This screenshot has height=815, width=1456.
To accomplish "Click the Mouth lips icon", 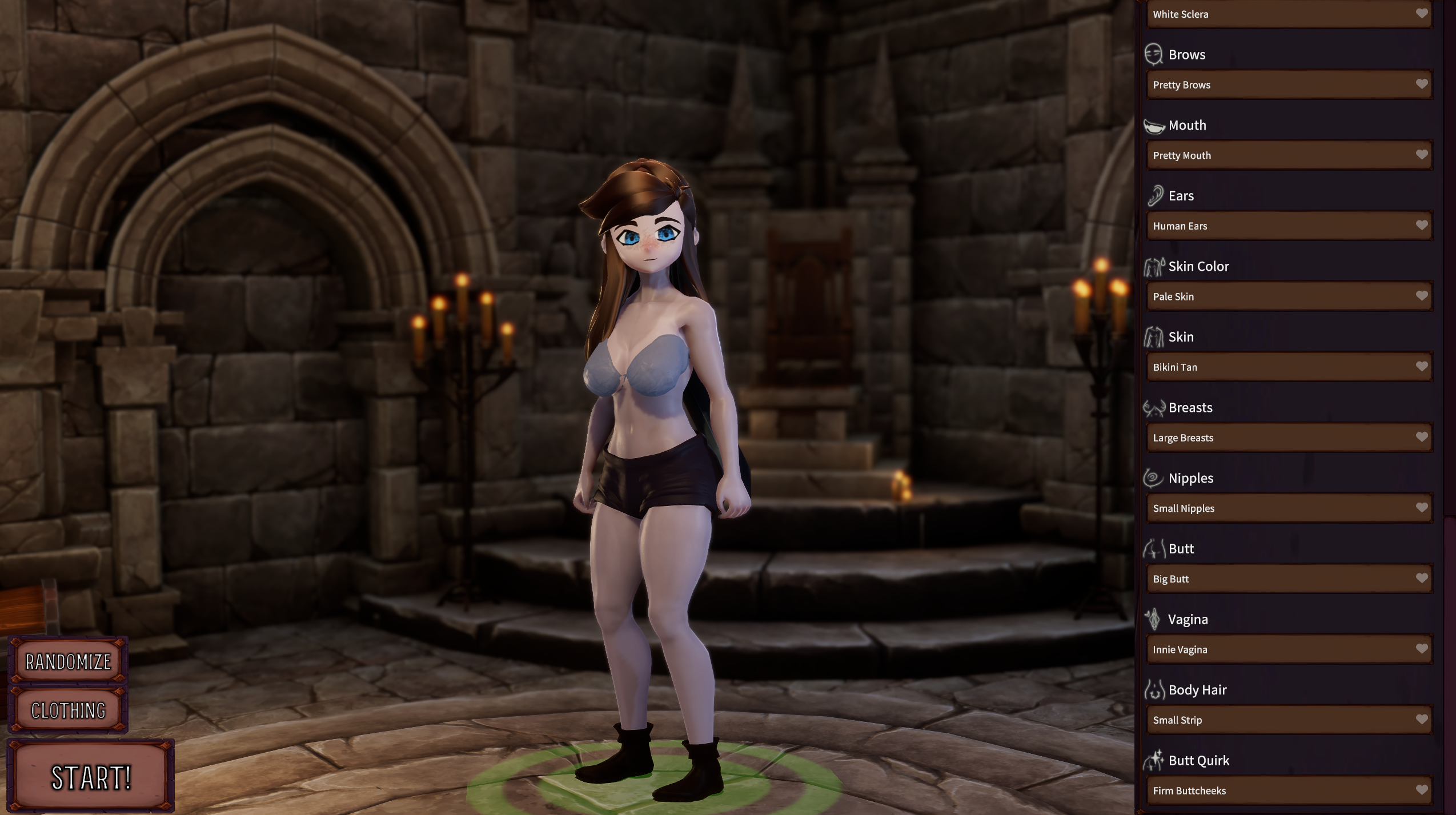I will click(x=1153, y=125).
